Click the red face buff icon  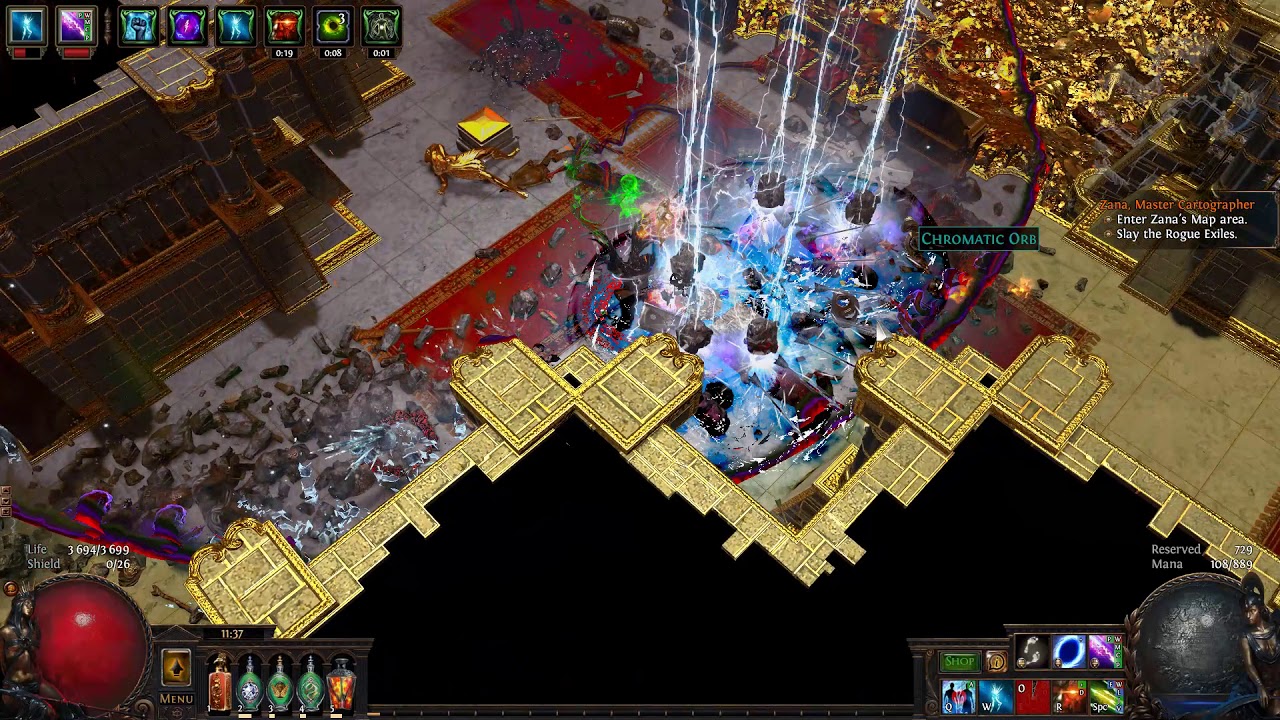[x=284, y=26]
